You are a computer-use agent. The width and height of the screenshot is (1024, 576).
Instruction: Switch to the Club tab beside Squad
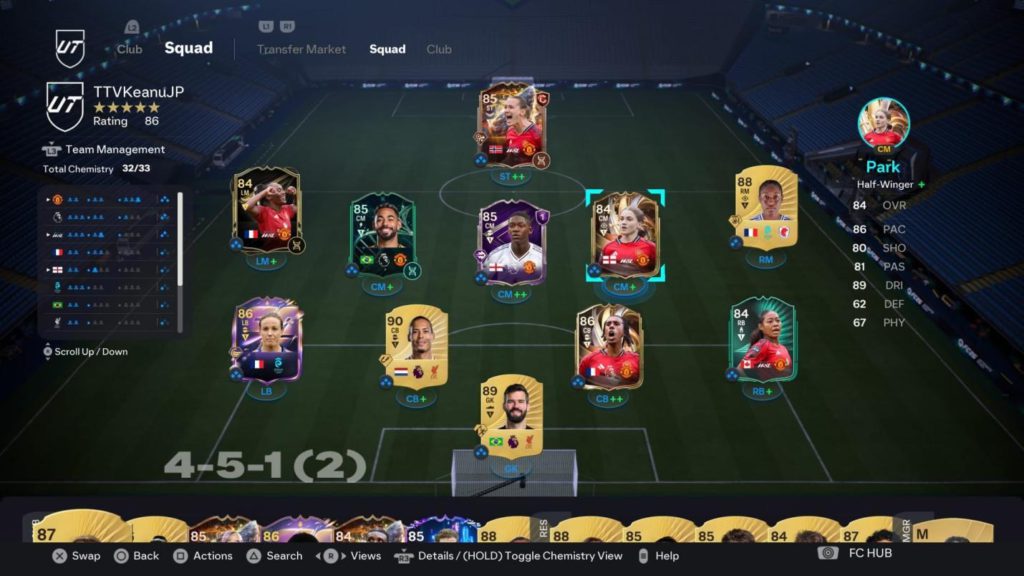pyautogui.click(x=439, y=49)
